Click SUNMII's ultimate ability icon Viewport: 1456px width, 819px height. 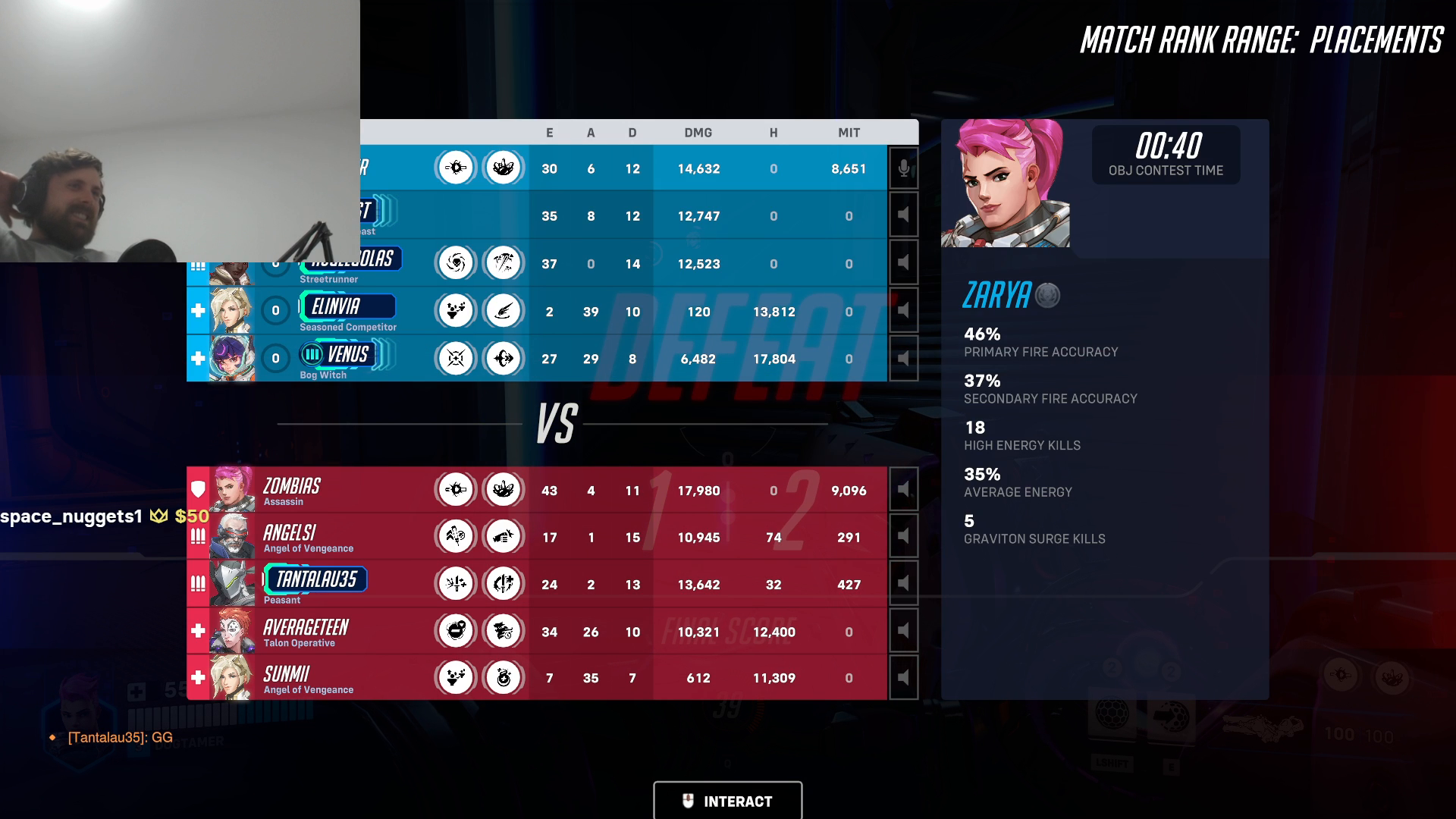click(503, 677)
